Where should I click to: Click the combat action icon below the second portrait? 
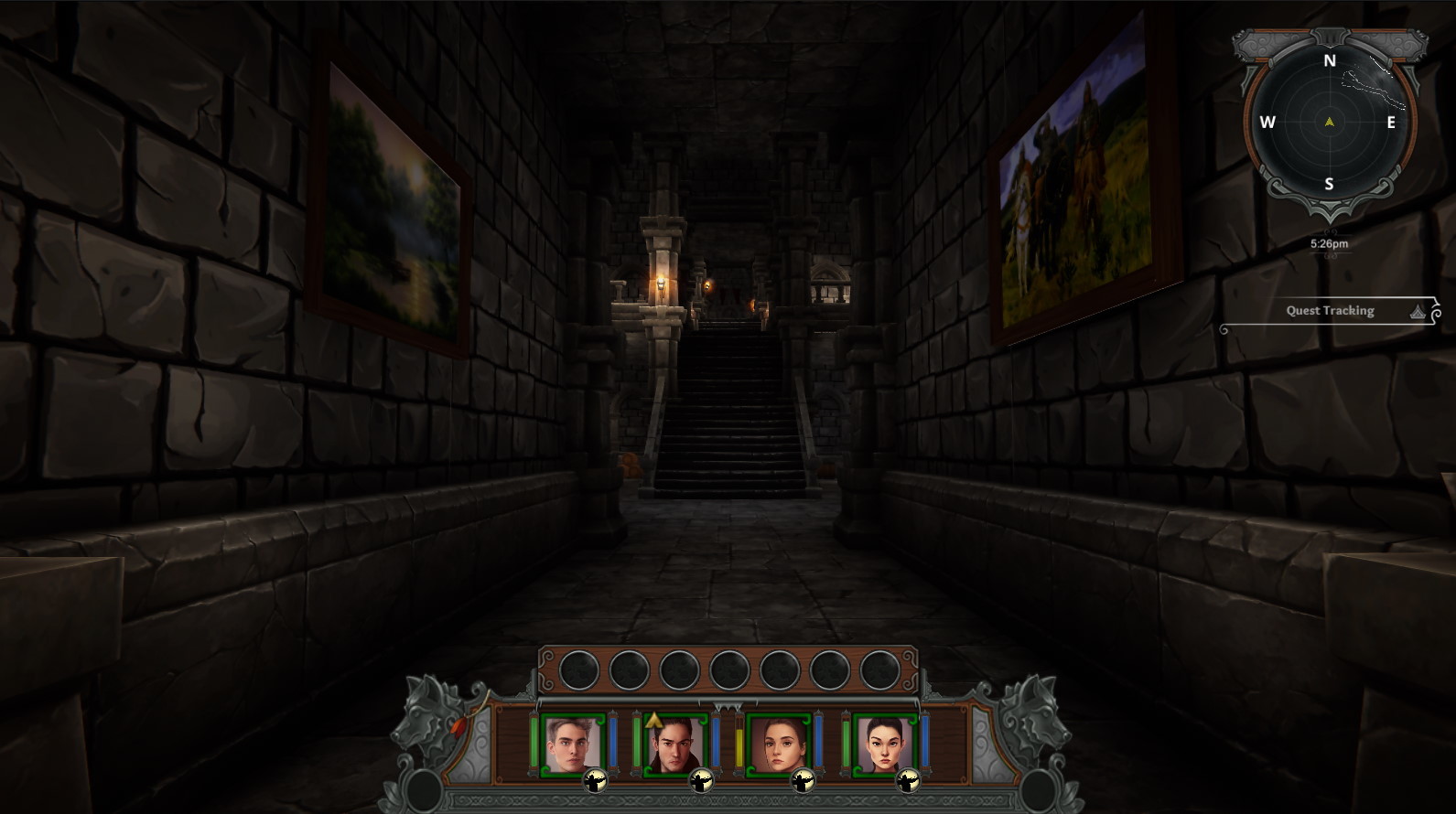[x=702, y=782]
